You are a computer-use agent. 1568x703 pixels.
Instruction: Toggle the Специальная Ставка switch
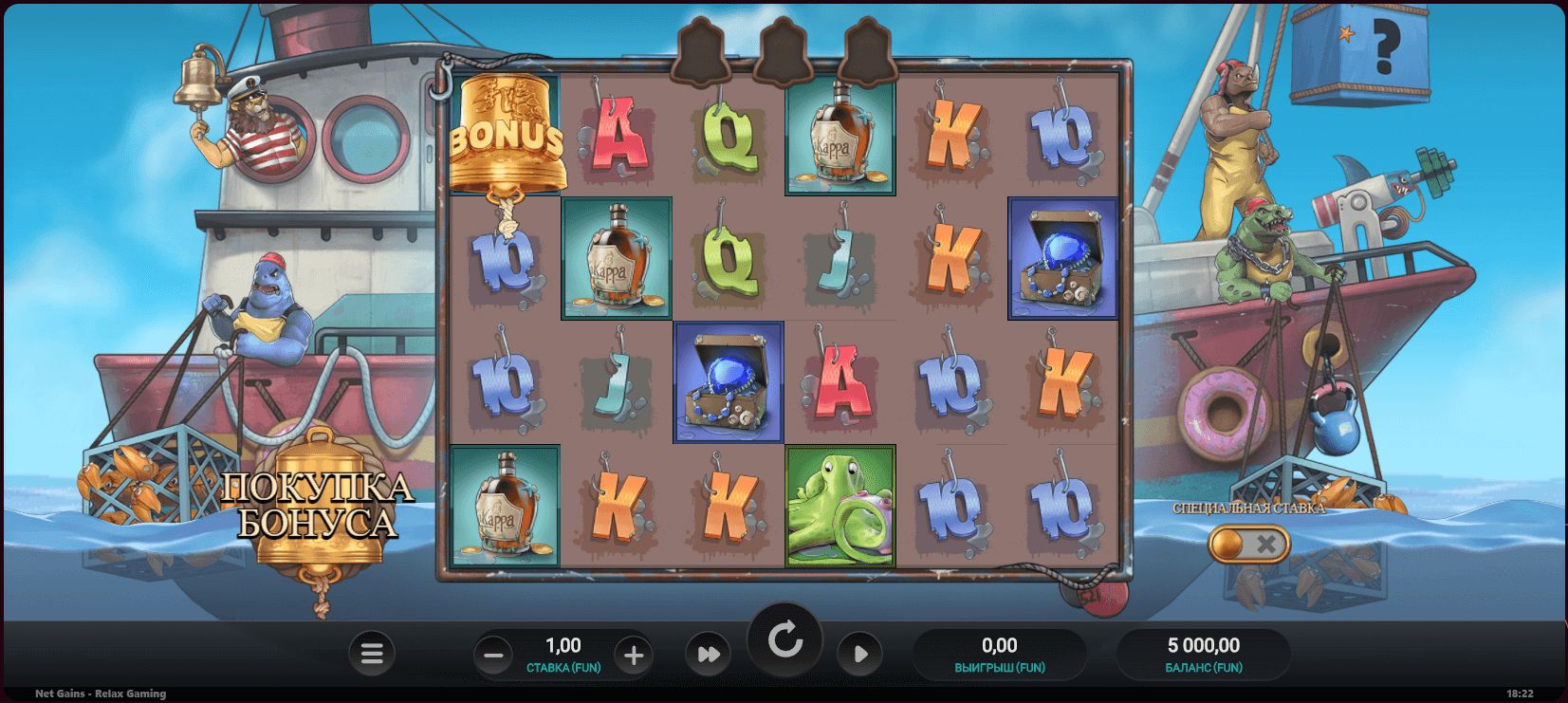(x=1248, y=544)
